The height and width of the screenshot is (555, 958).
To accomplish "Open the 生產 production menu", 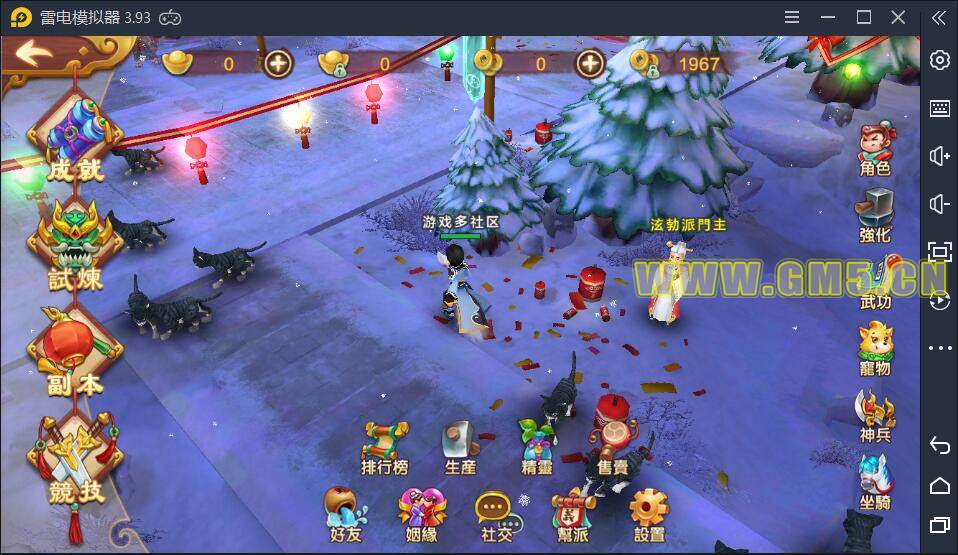I will coord(461,447).
